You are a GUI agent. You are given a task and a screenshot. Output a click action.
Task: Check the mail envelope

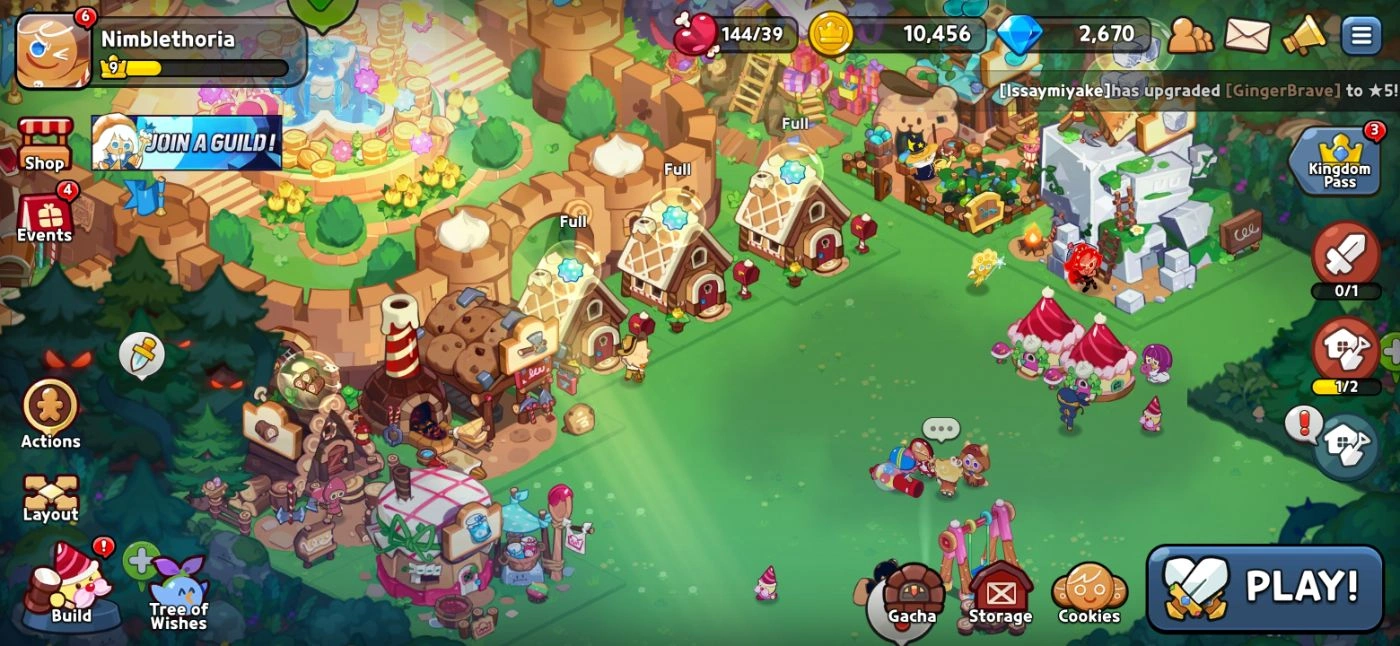pyautogui.click(x=1247, y=36)
